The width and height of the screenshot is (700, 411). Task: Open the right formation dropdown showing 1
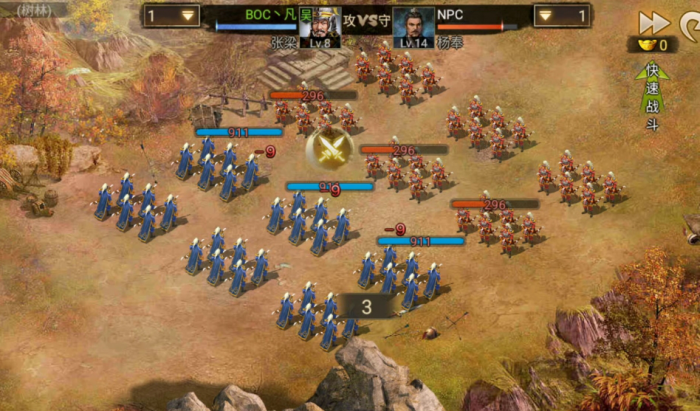(x=561, y=16)
